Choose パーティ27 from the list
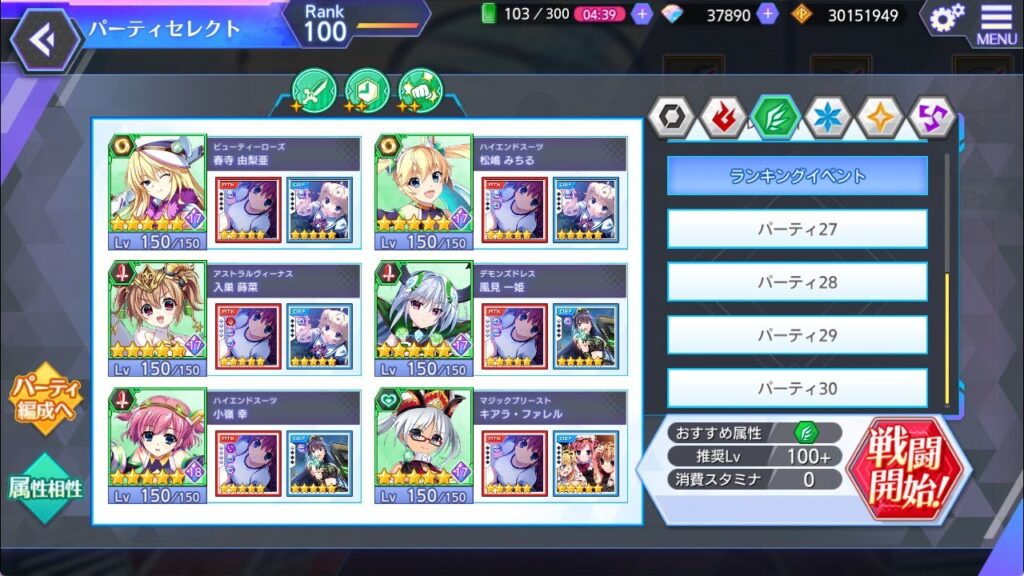Screen dimensions: 1024x576 point(797,229)
